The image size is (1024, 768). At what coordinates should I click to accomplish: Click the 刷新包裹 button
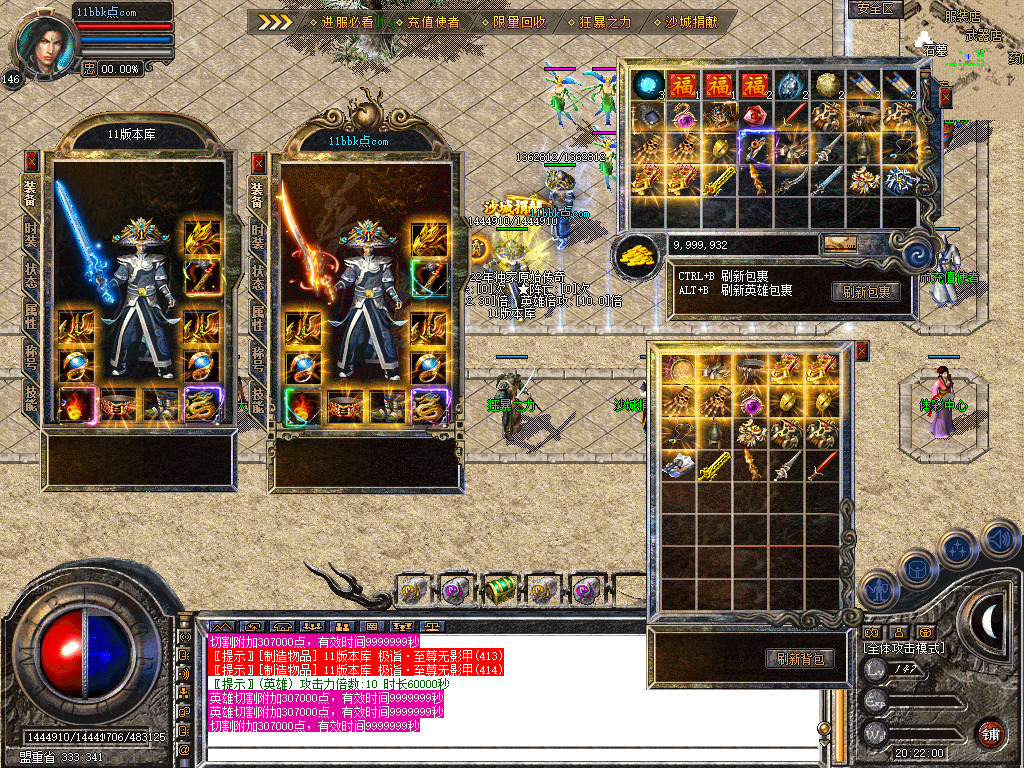(866, 292)
